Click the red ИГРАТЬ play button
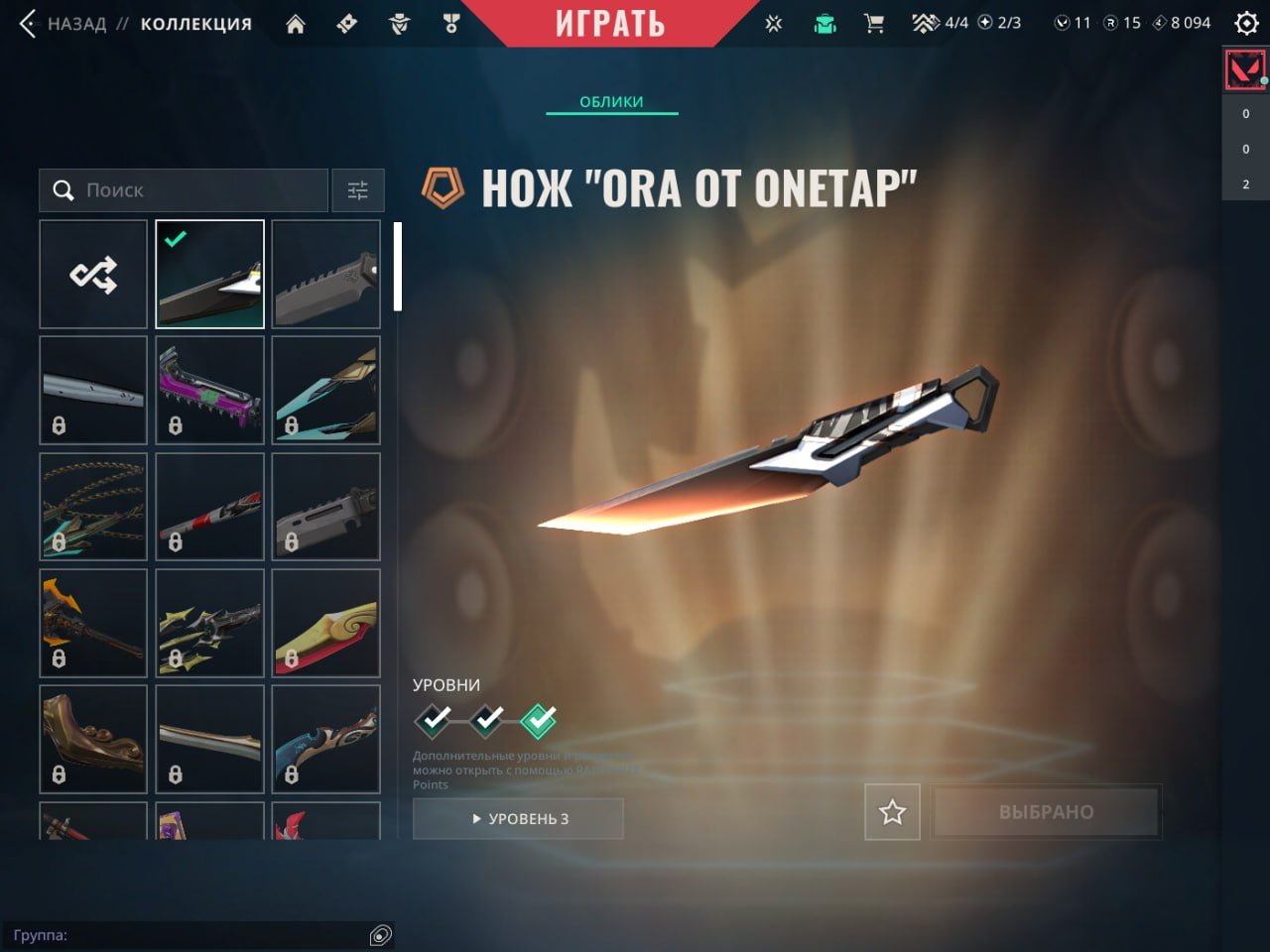 [609, 24]
